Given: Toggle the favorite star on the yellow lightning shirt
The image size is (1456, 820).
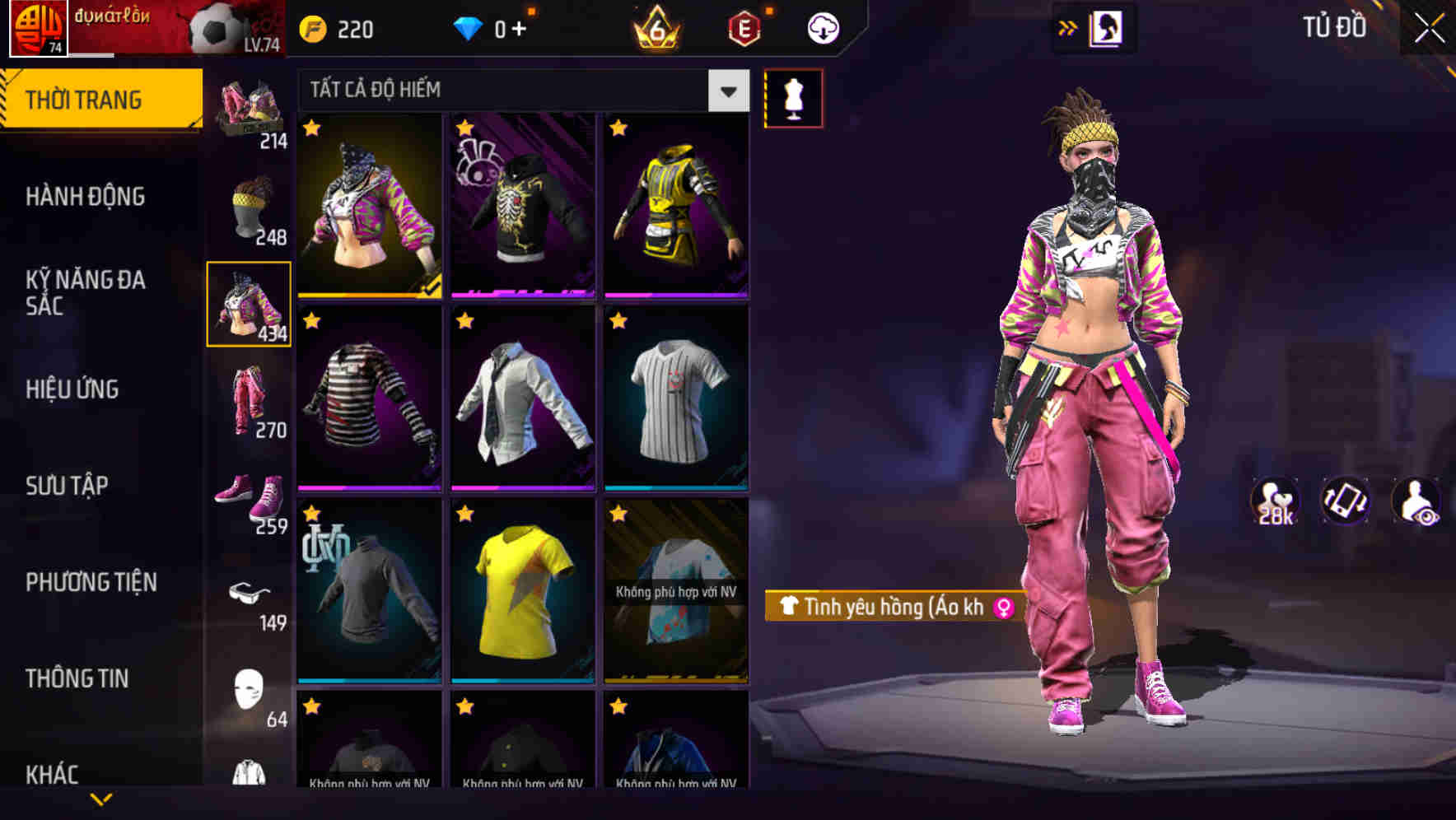Looking at the screenshot, I should tap(465, 514).
